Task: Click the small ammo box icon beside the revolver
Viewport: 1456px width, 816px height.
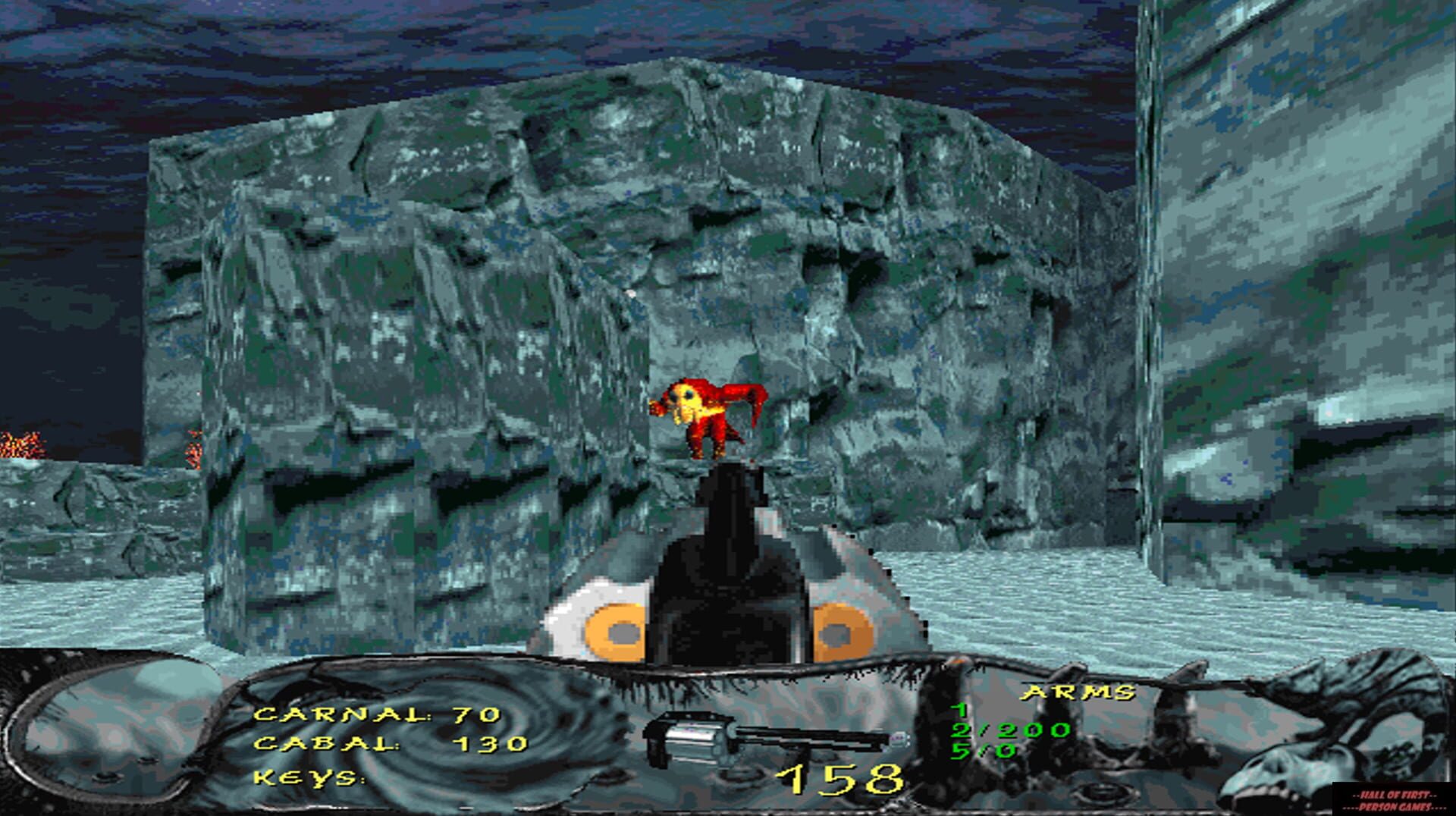Action: [x=900, y=737]
